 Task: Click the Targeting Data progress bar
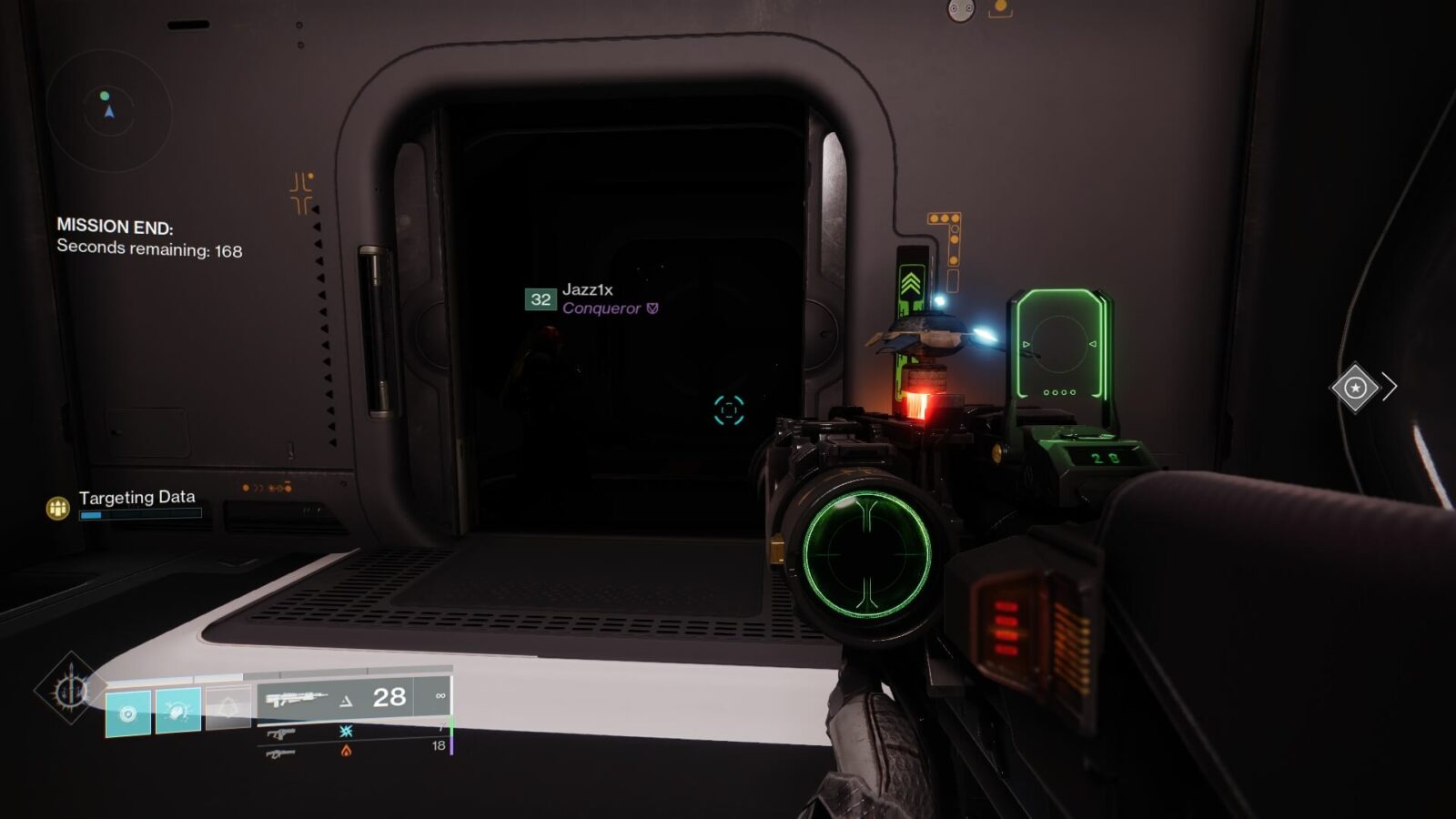pos(141,514)
